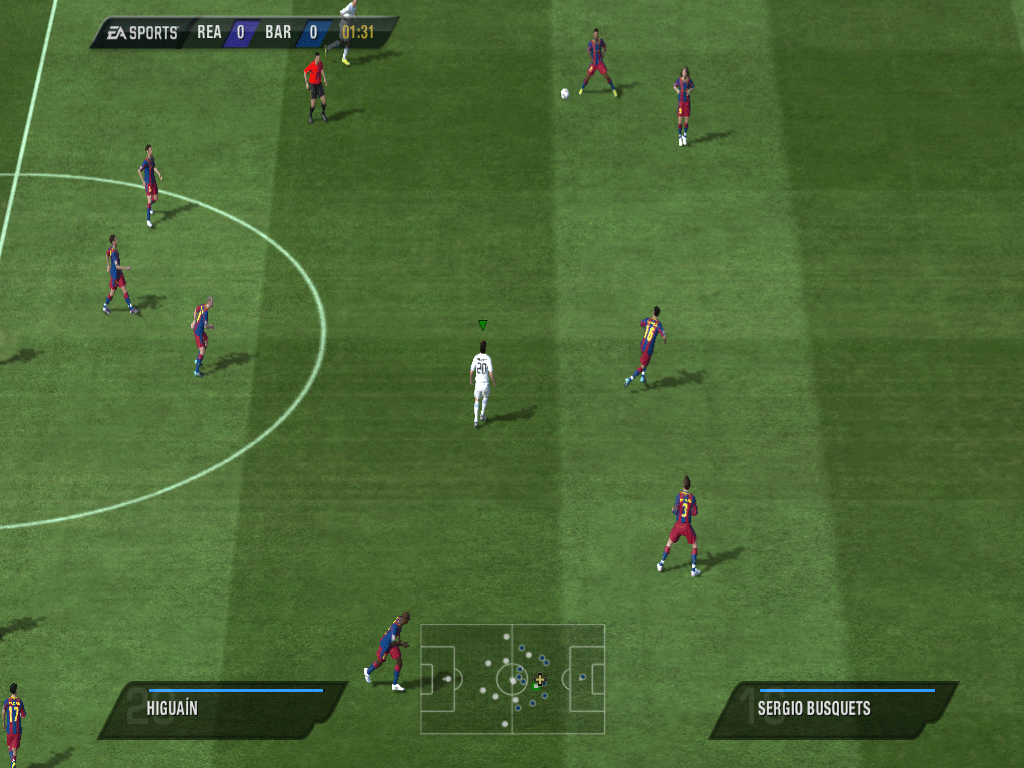Click the EA Sports logo on the scoreboard

coord(141,33)
